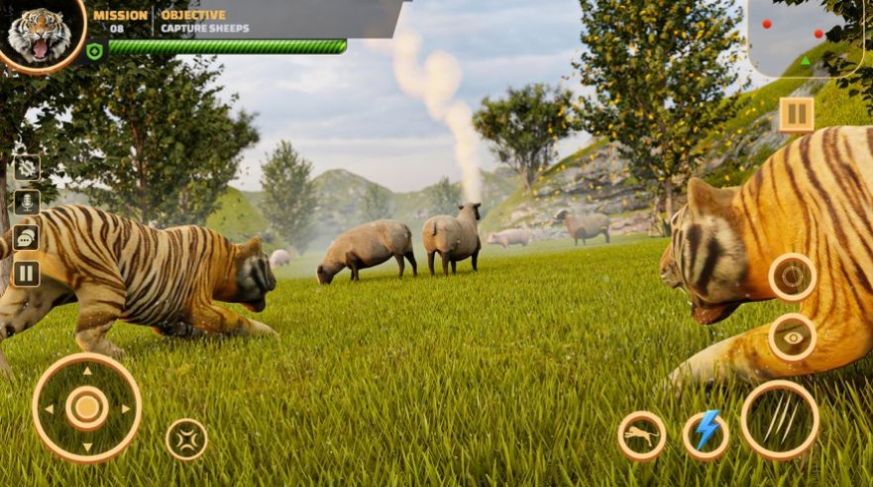Click the virtual joystick center knob
873x487 pixels.
click(87, 407)
